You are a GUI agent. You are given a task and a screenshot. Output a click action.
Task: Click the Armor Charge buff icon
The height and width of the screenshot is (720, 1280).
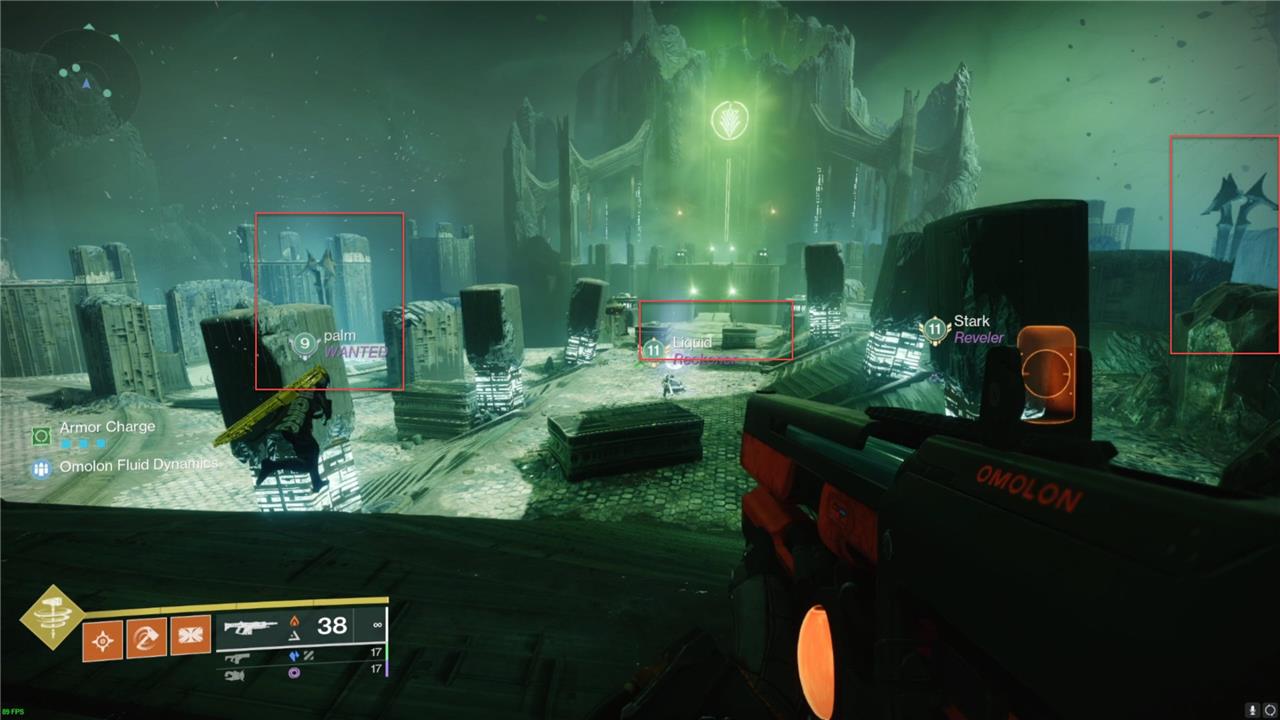tap(41, 436)
